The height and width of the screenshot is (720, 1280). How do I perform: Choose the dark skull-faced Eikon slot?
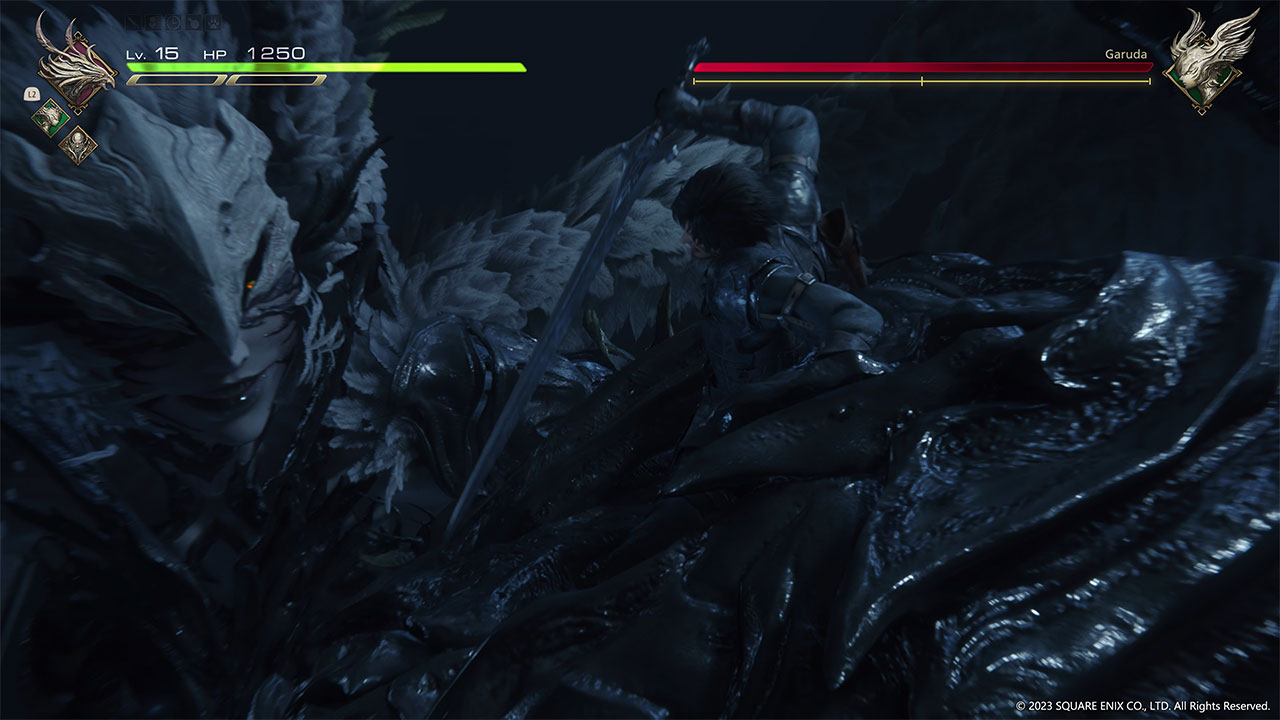78,146
